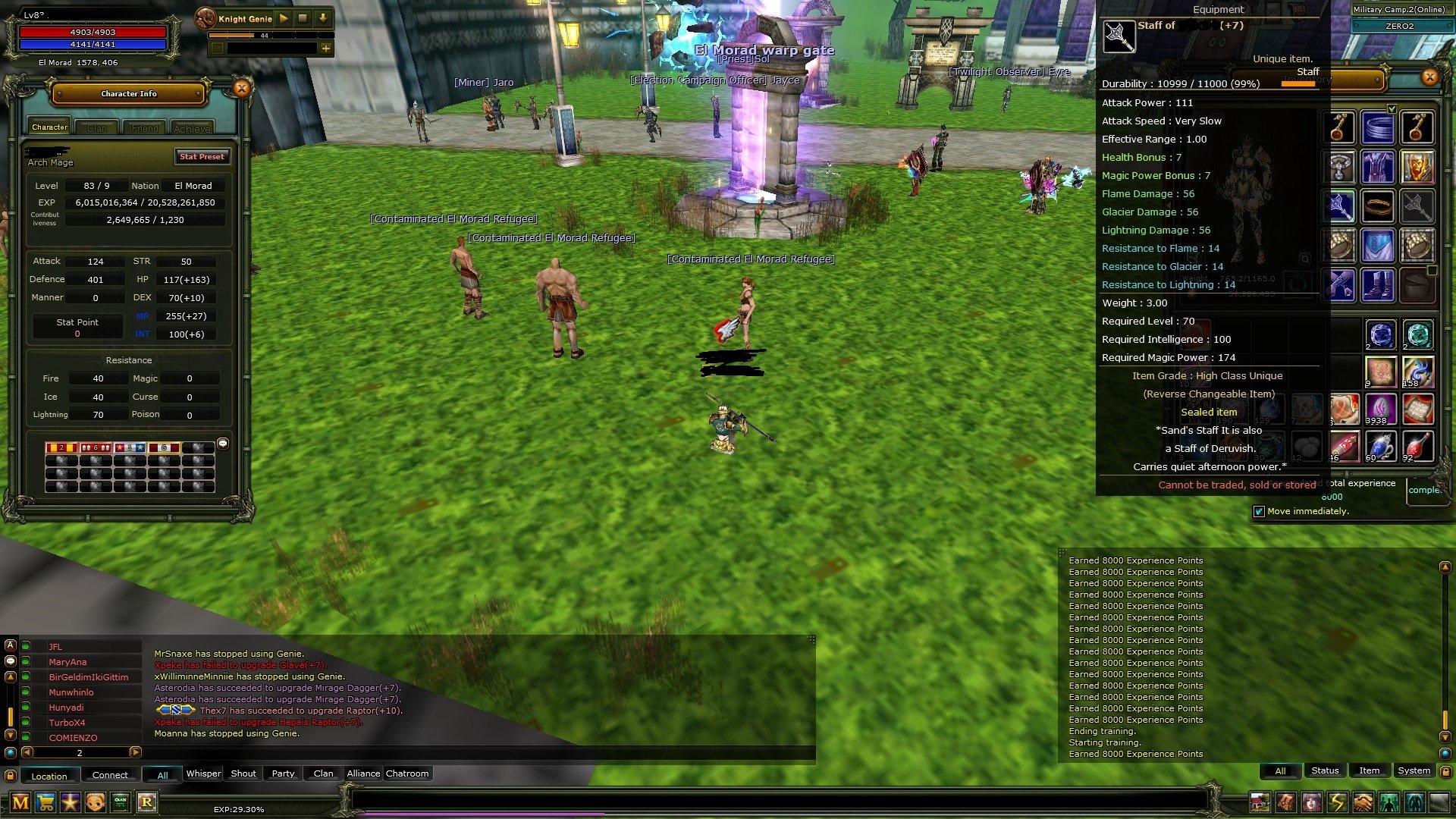
Task: Switch to the Achieve tab
Action: [x=192, y=127]
